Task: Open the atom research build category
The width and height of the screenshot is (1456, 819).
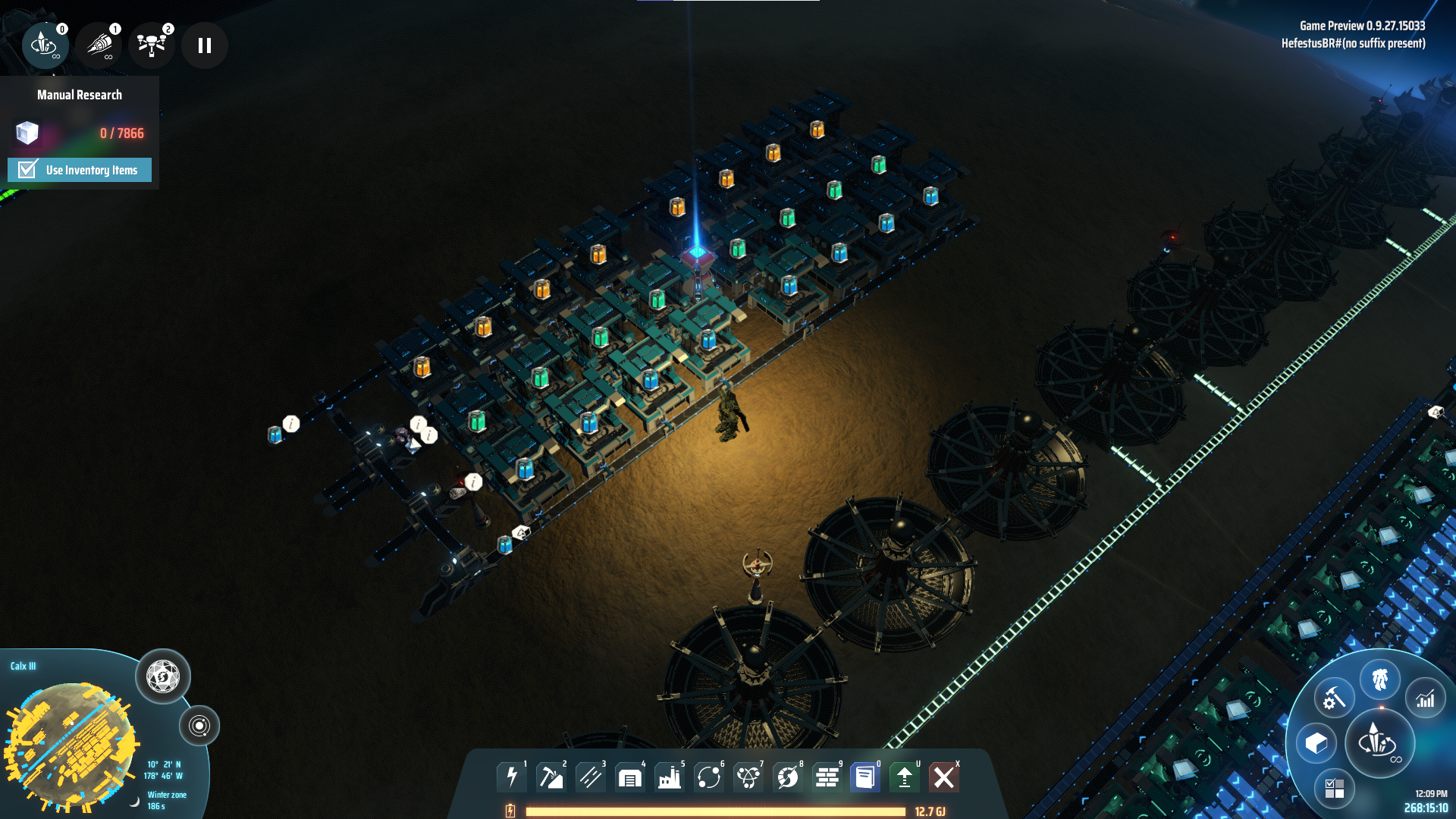Action: pyautogui.click(x=748, y=777)
